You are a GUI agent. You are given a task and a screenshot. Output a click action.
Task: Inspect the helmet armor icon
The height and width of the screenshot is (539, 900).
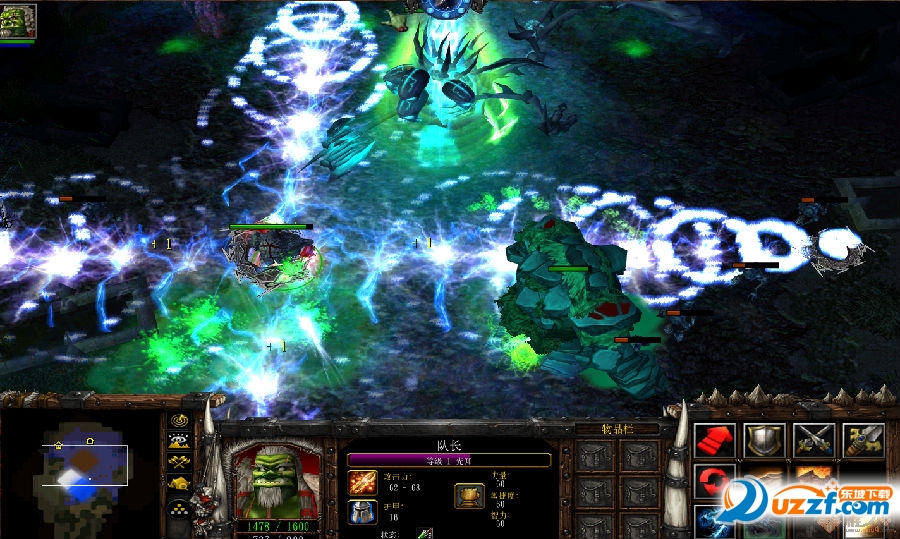point(362,513)
